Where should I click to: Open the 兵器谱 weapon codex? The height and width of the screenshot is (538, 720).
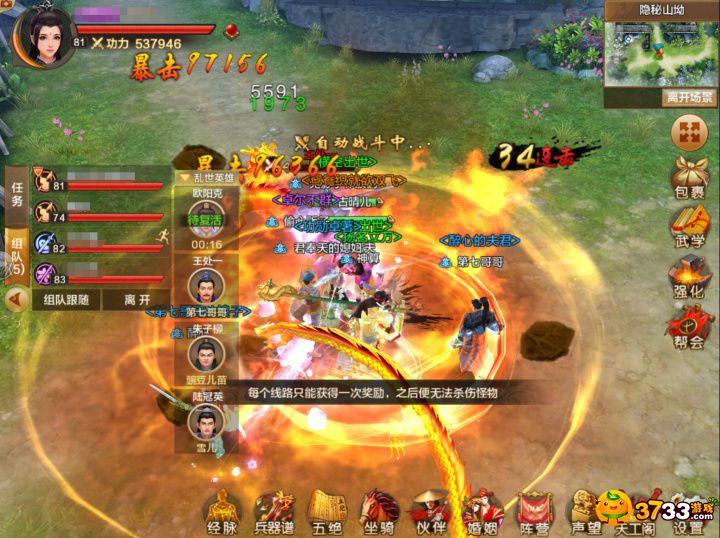point(274,511)
